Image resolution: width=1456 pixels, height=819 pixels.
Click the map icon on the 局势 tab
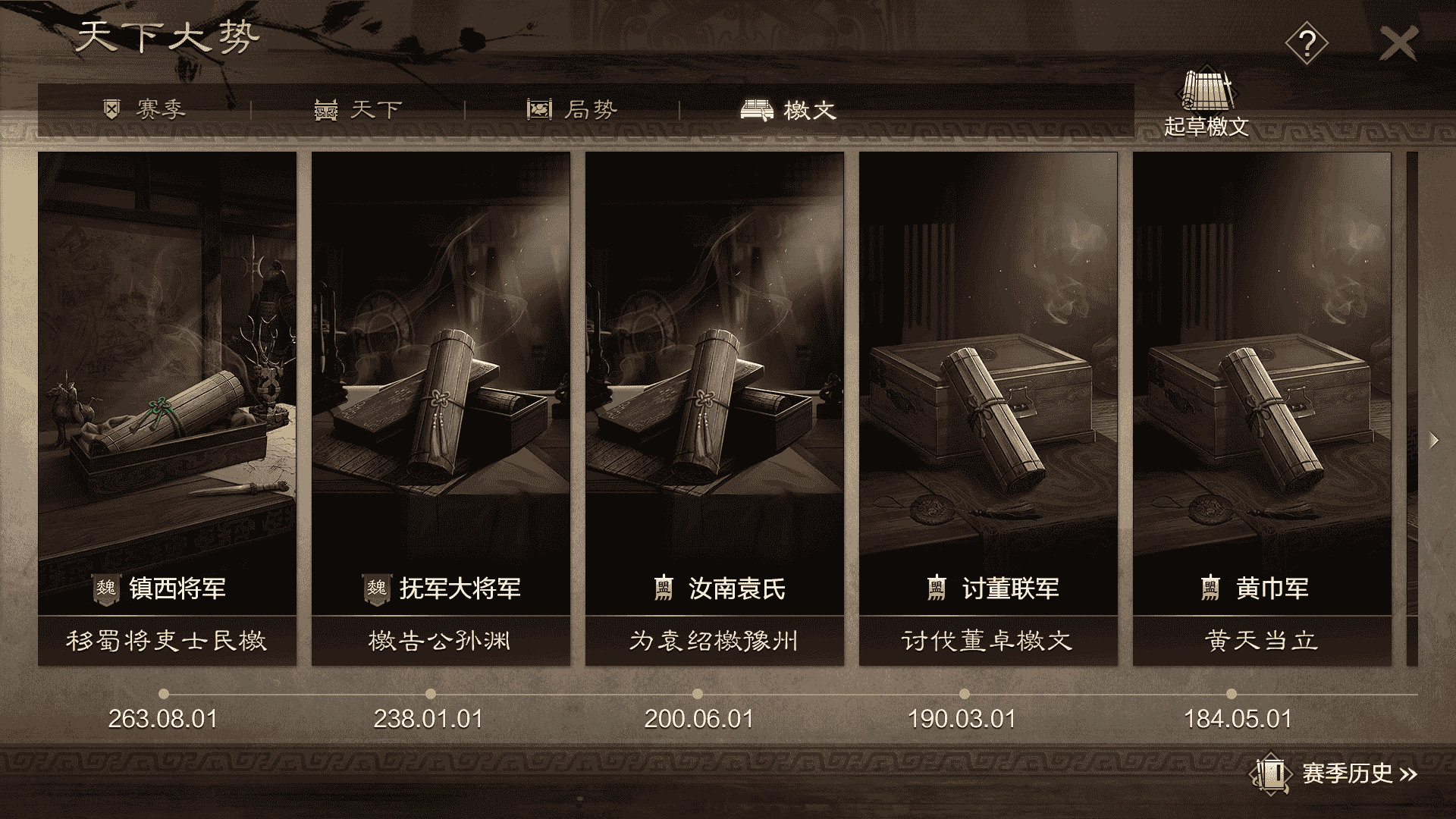[538, 108]
